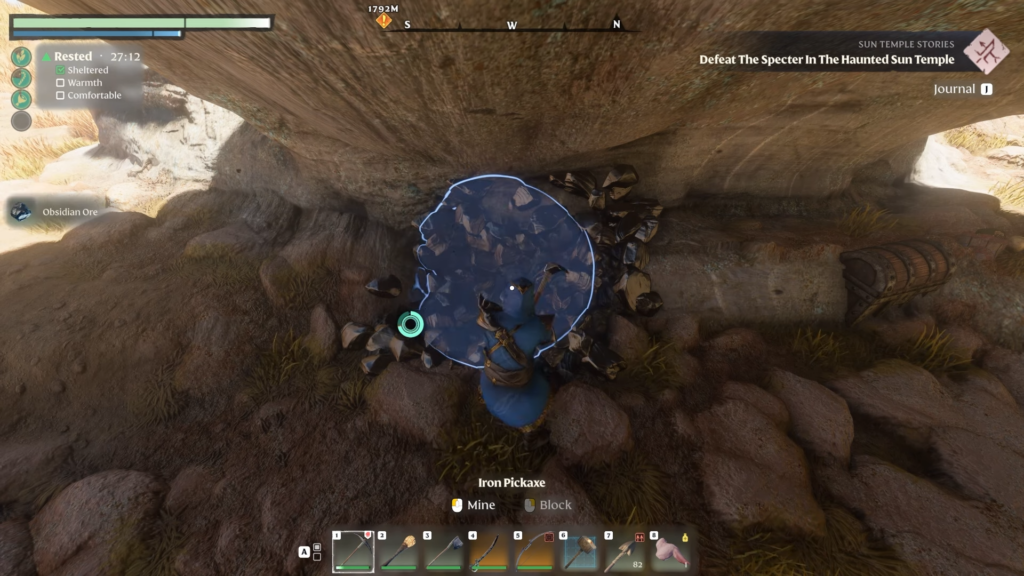Open the Journal from the quest tracker

point(962,89)
